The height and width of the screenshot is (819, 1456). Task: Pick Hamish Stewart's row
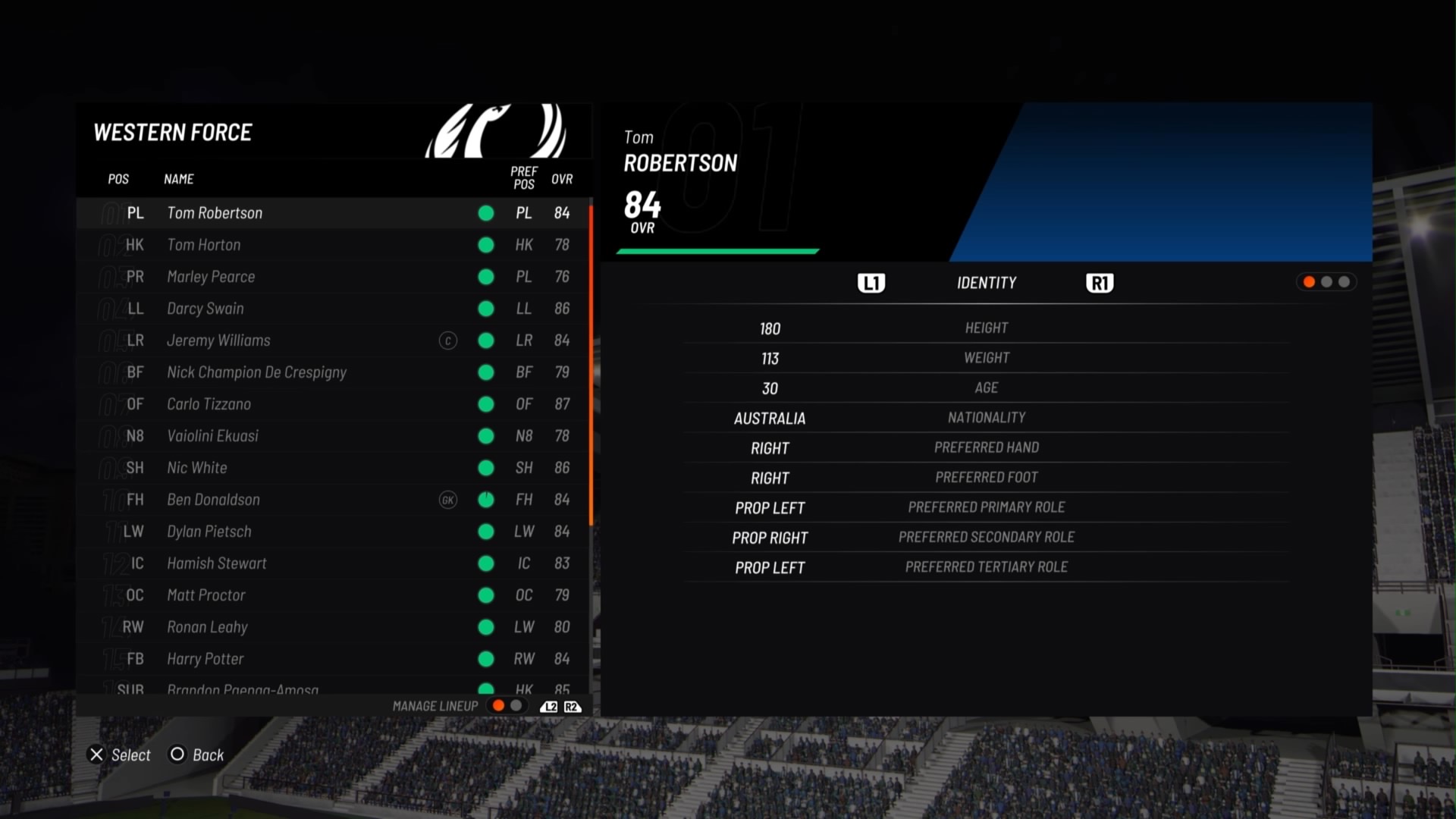[x=217, y=563]
